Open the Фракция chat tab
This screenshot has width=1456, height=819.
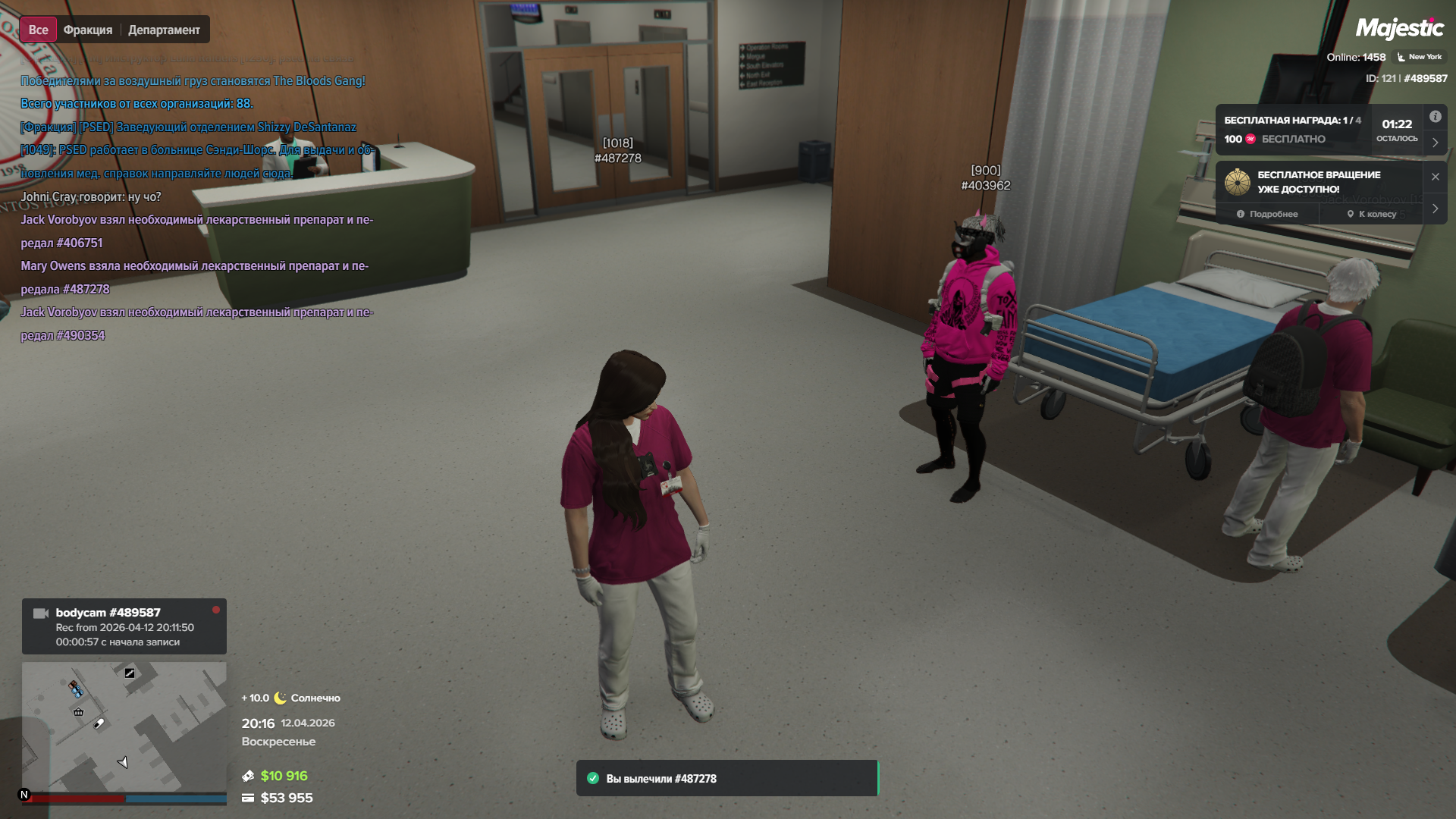(x=87, y=30)
